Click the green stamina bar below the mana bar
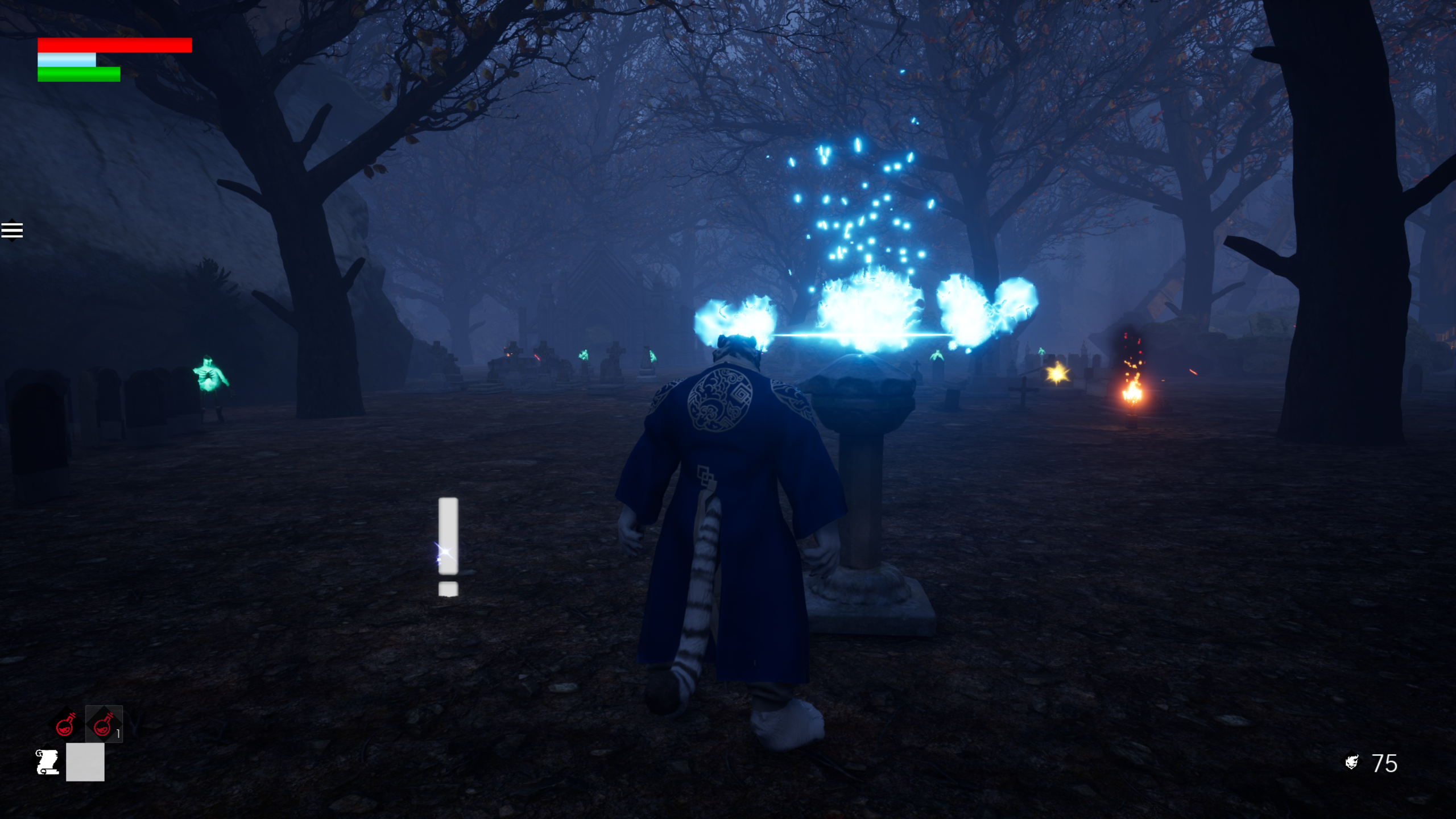The image size is (1456, 819). 78,75
